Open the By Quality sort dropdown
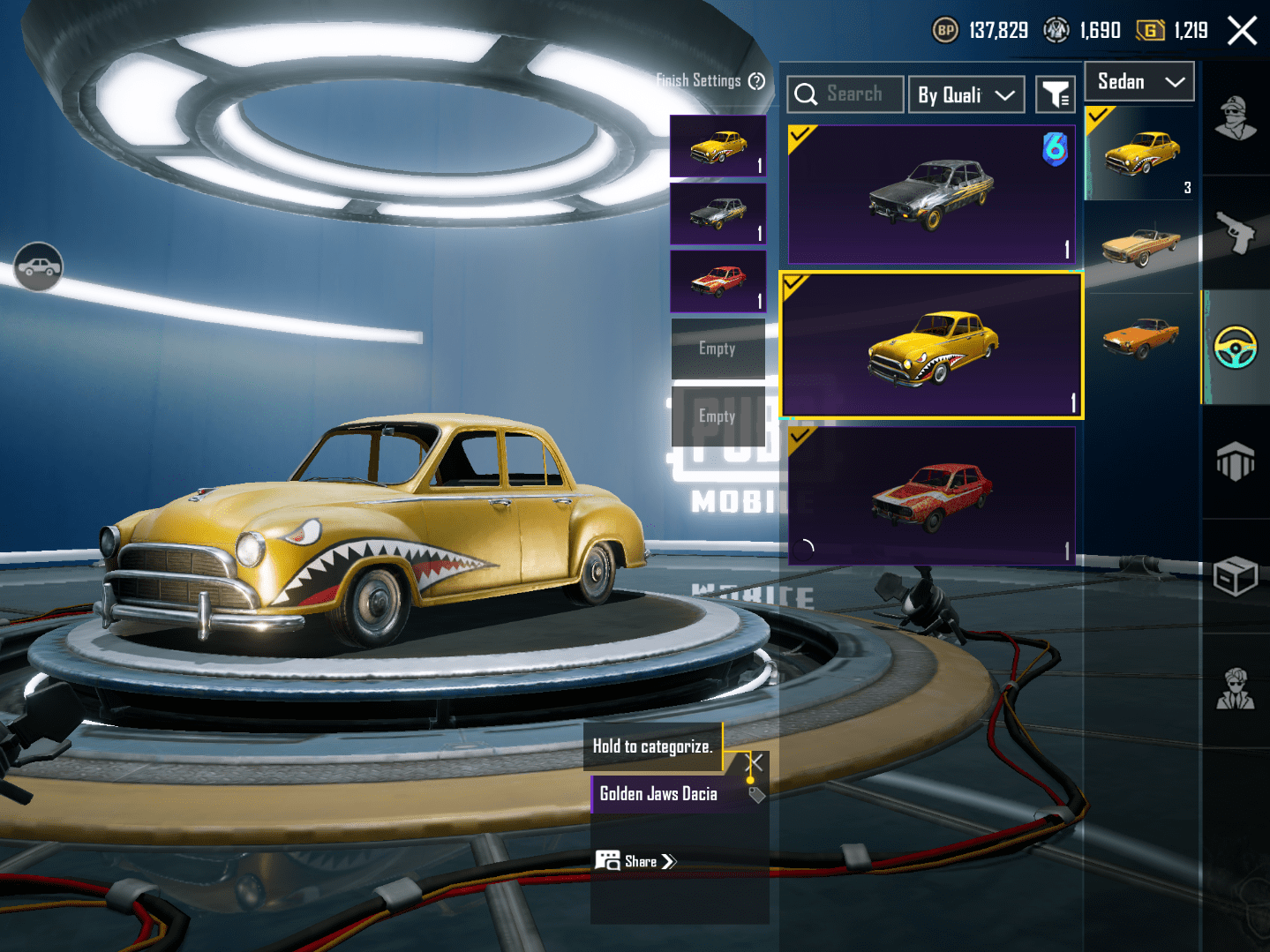This screenshot has width=1270, height=952. (966, 95)
